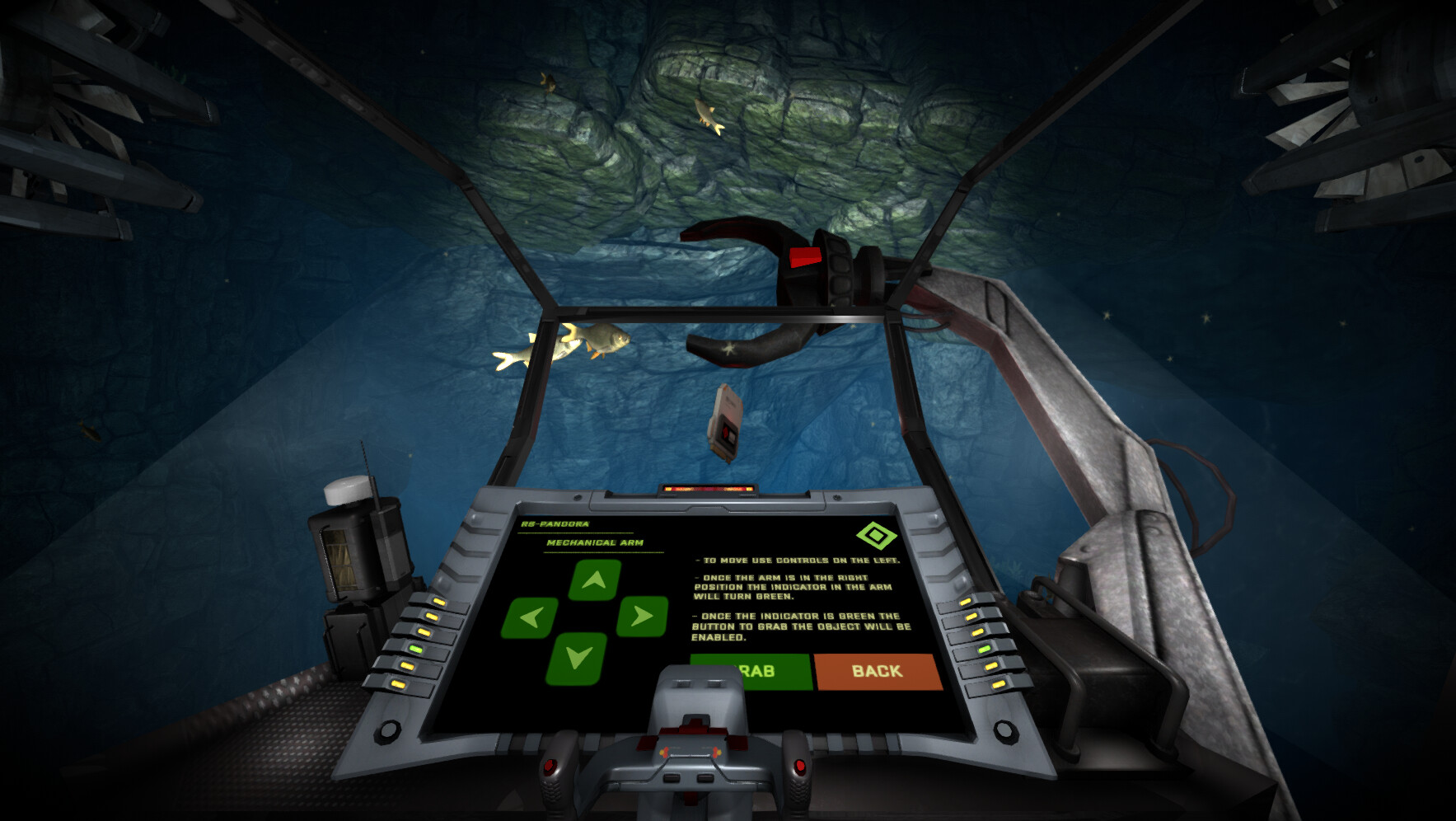This screenshot has width=1456, height=821.
Task: Flip the topmost yellow switch on the right console
Action: coord(966,602)
